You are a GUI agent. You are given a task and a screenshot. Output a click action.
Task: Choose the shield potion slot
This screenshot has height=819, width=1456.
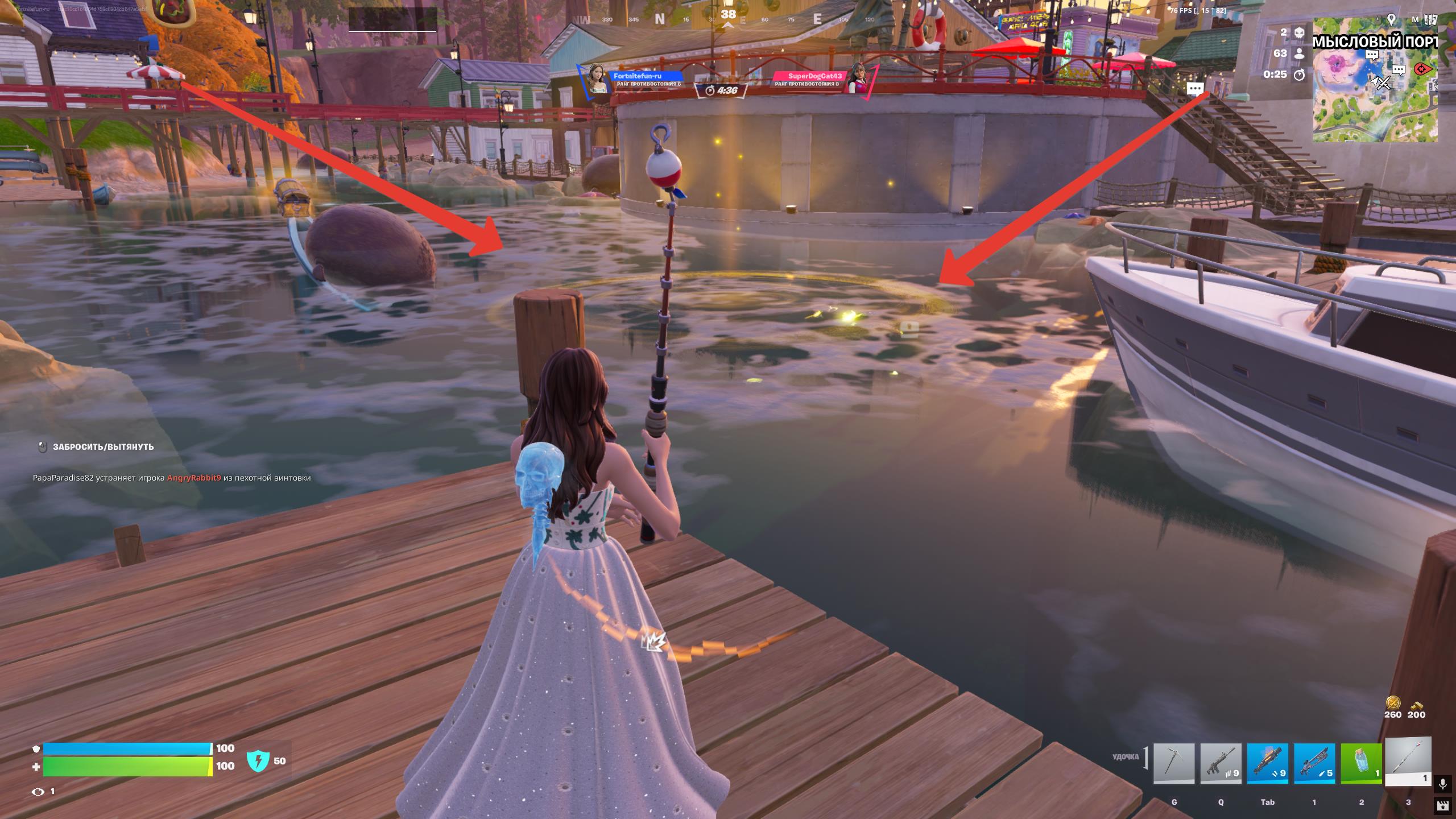point(1362,763)
